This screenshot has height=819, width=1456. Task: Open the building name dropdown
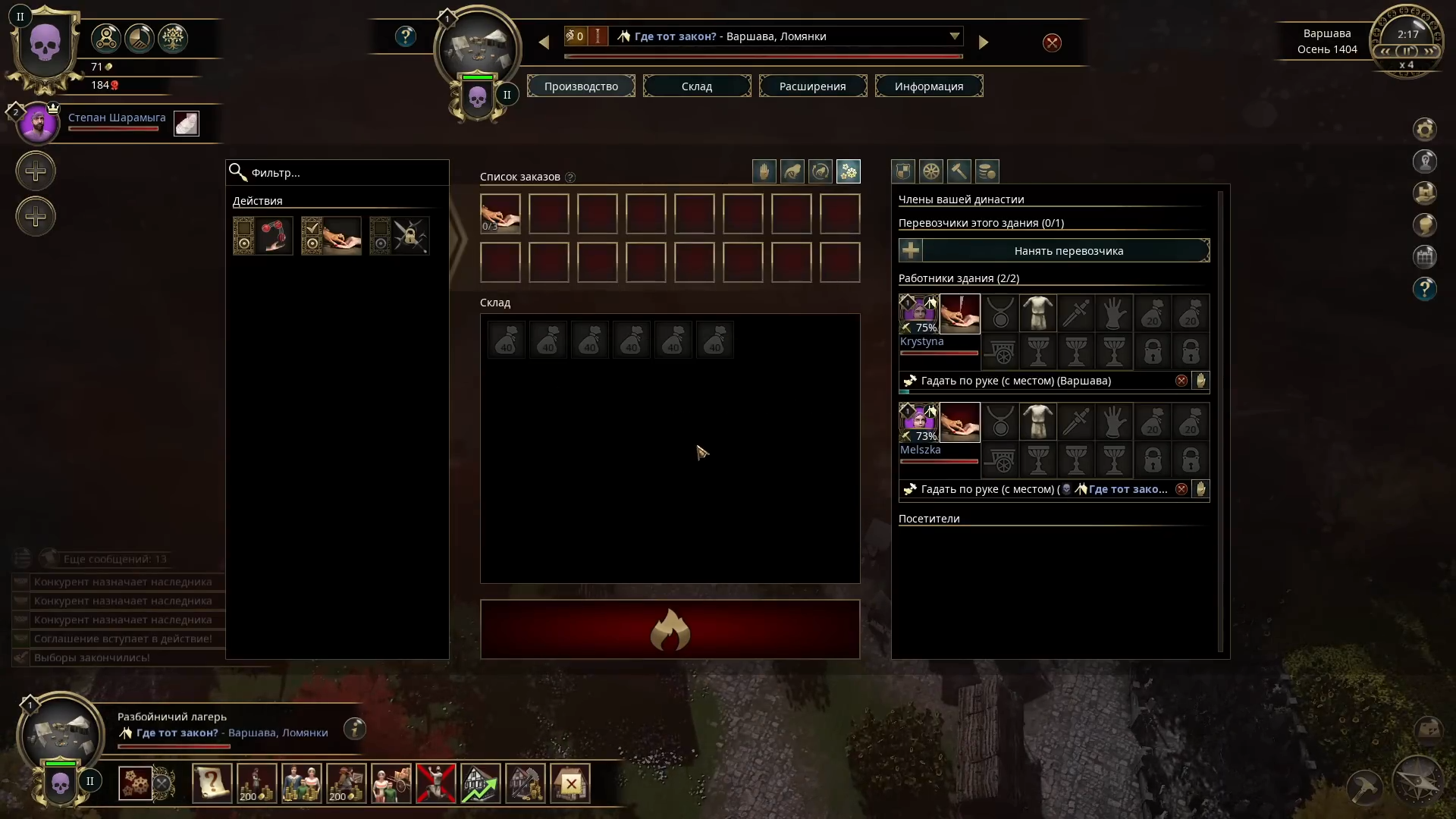(x=954, y=36)
